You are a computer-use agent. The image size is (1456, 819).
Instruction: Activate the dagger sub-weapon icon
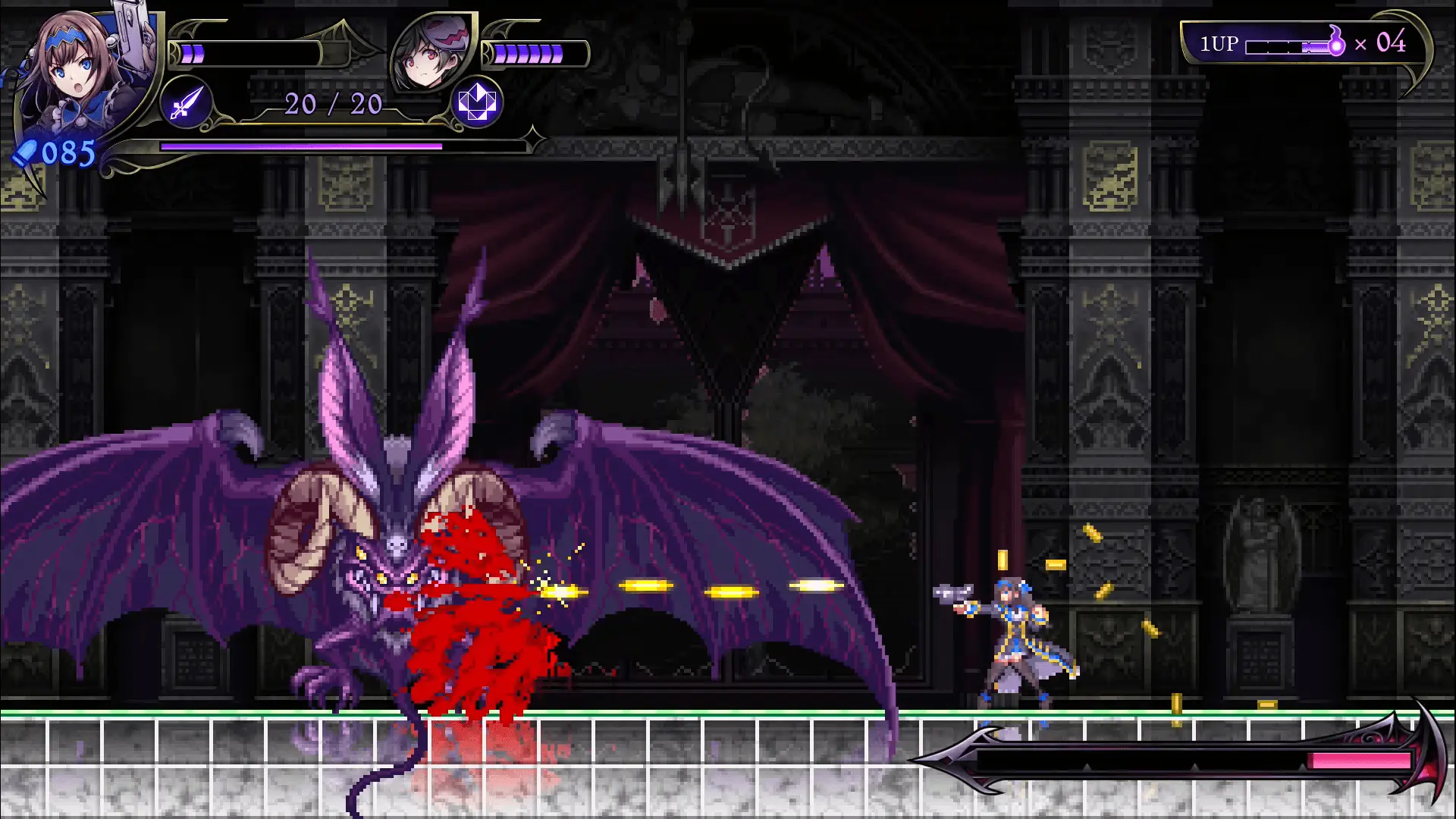[187, 102]
